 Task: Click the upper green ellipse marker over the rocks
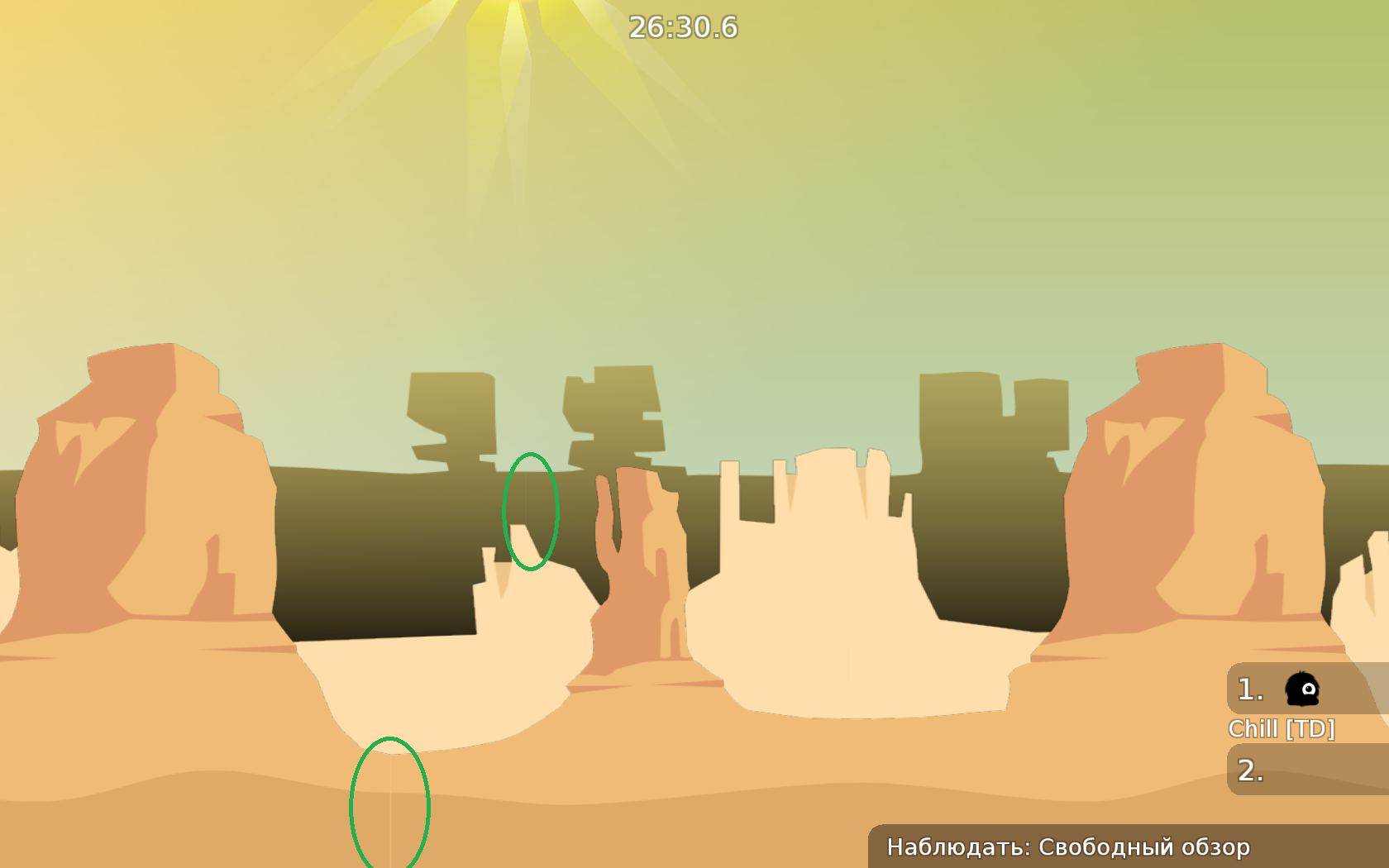532,509
